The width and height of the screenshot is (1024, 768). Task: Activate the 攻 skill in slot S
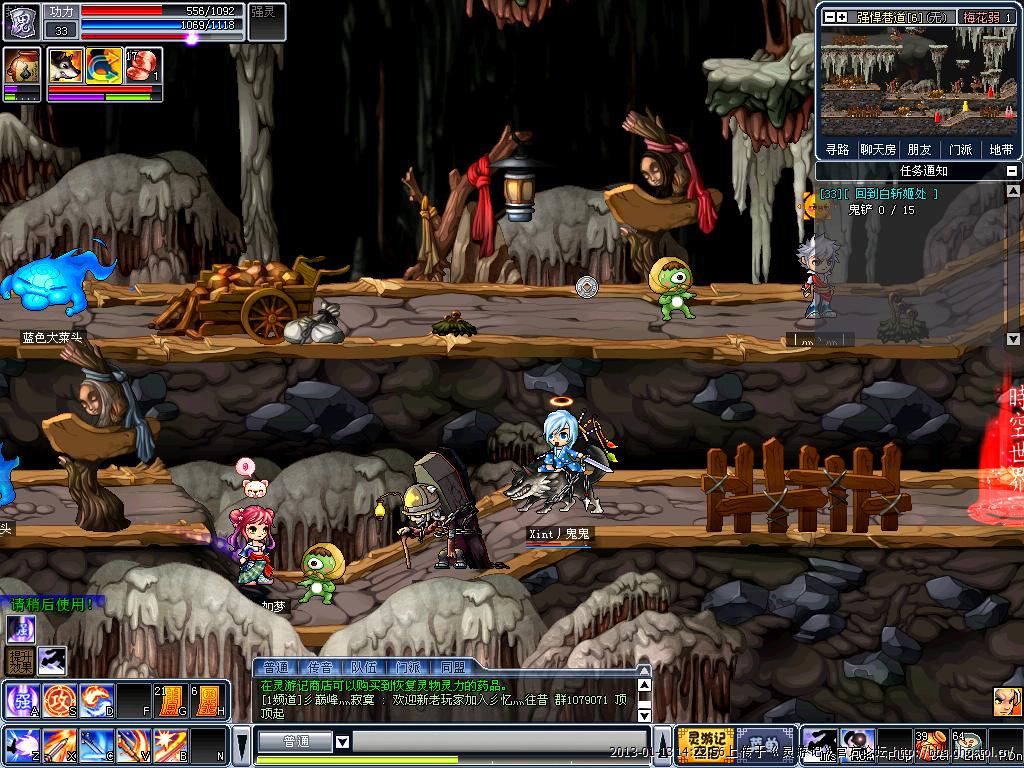pos(58,698)
